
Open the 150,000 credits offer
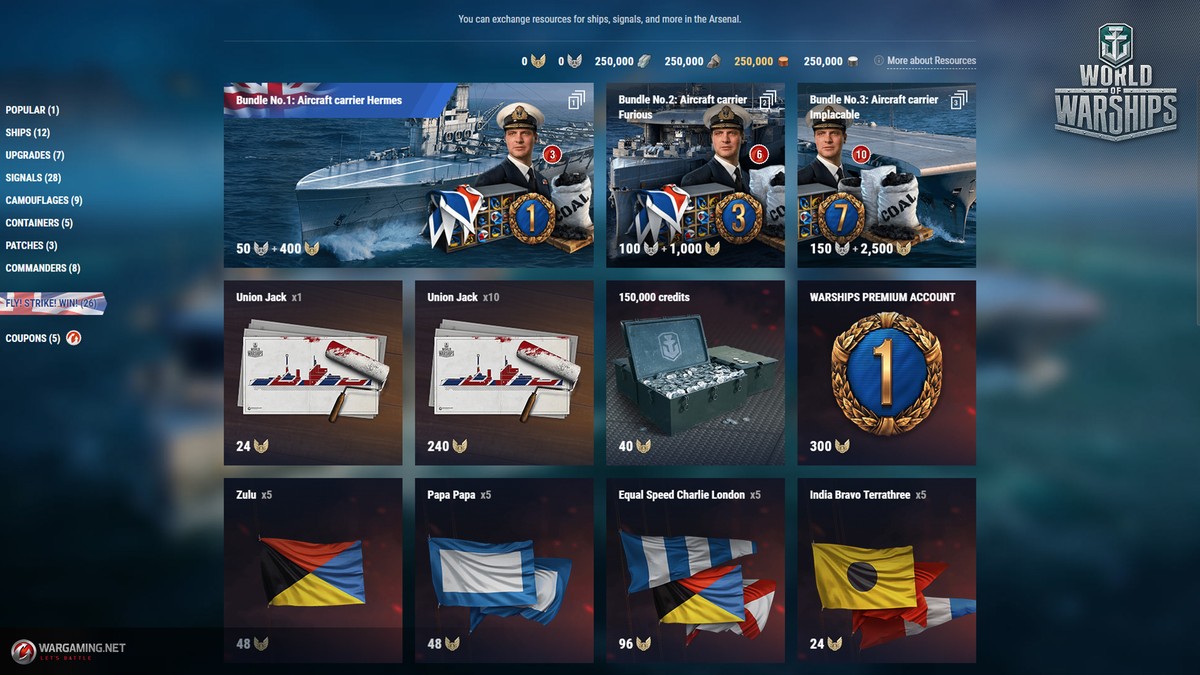coord(695,372)
